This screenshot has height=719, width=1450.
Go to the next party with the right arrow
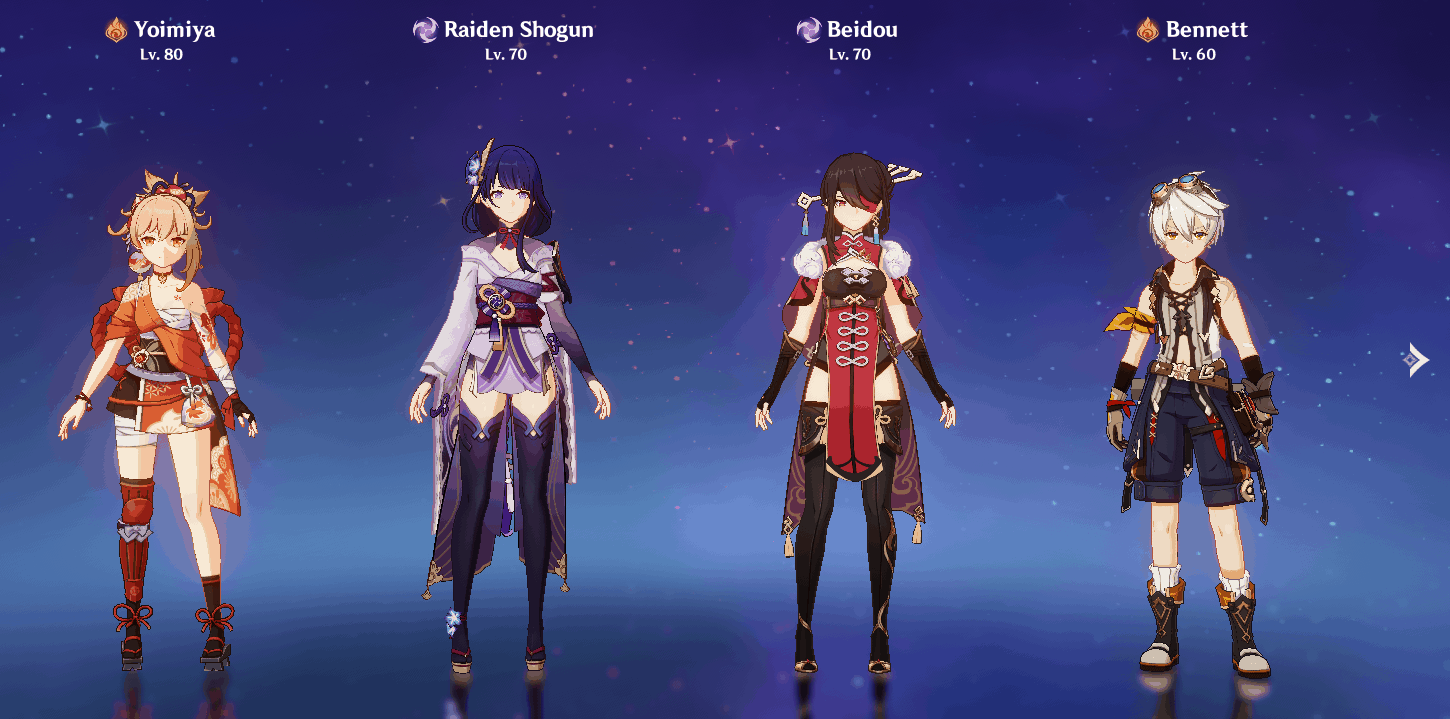point(1416,360)
